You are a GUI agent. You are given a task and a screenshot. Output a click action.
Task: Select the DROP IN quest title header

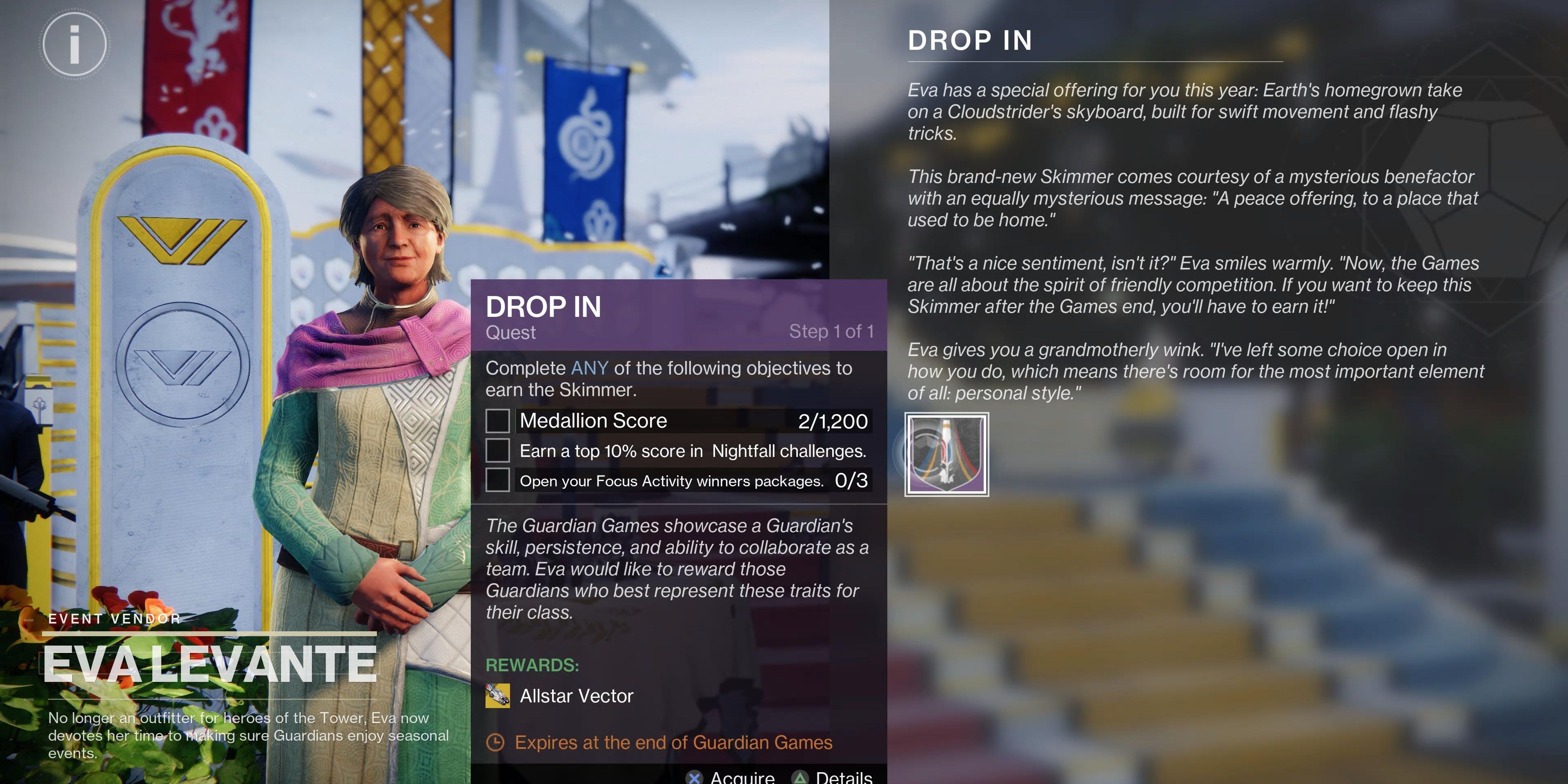[543, 307]
